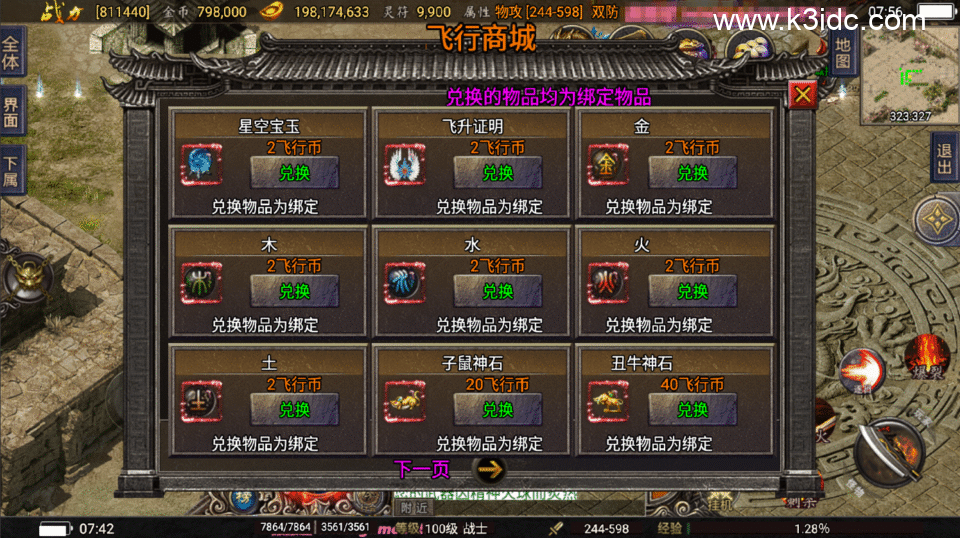Open the 地图 map button
This screenshot has width=960, height=538.
click(842, 53)
